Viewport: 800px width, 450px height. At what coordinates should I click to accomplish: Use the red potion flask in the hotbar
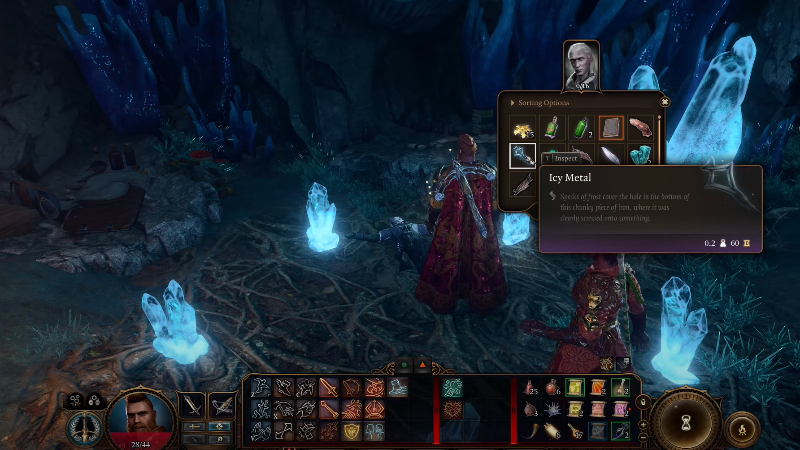(554, 388)
